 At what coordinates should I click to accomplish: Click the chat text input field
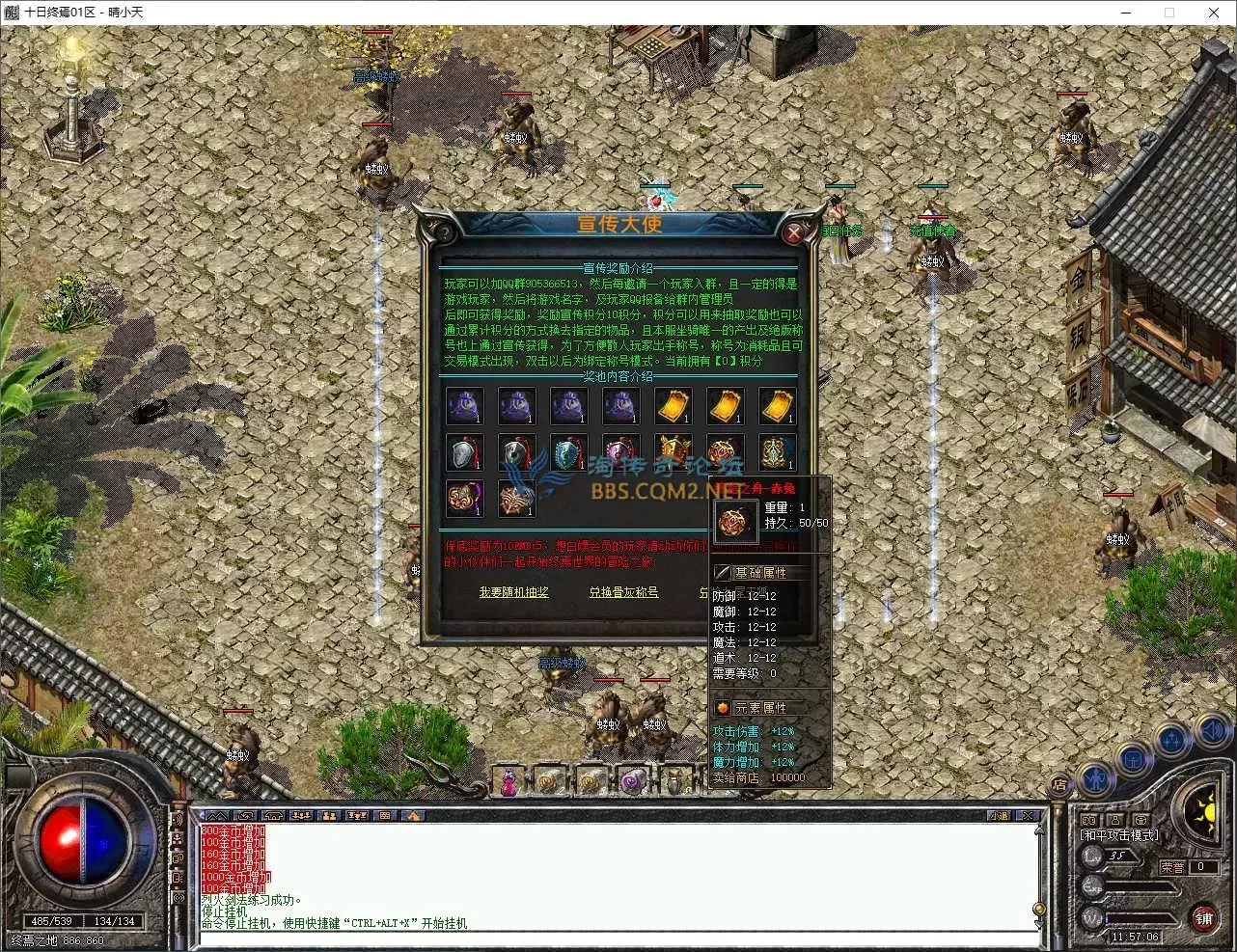[618, 938]
